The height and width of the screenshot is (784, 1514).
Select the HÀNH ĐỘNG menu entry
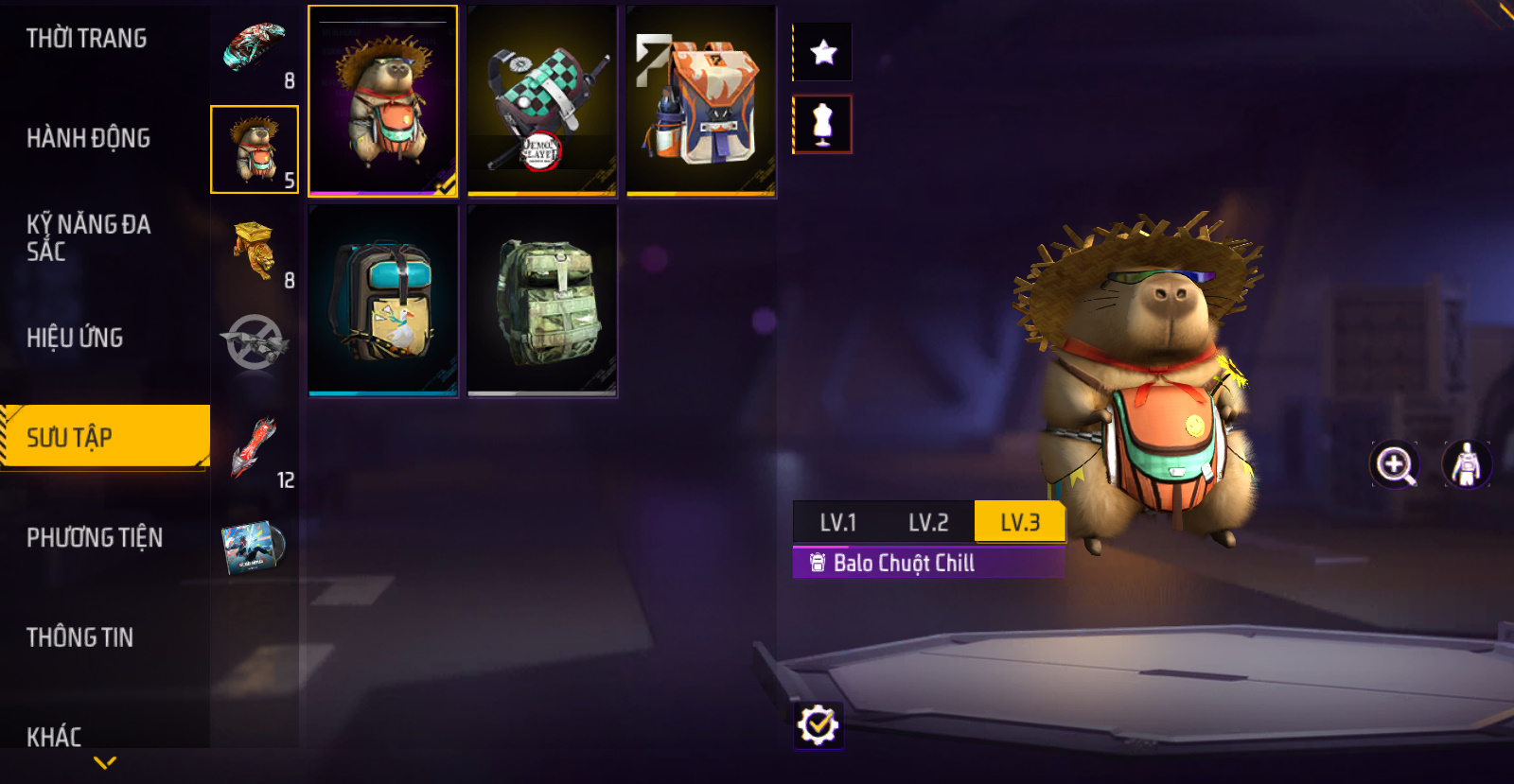[x=89, y=138]
